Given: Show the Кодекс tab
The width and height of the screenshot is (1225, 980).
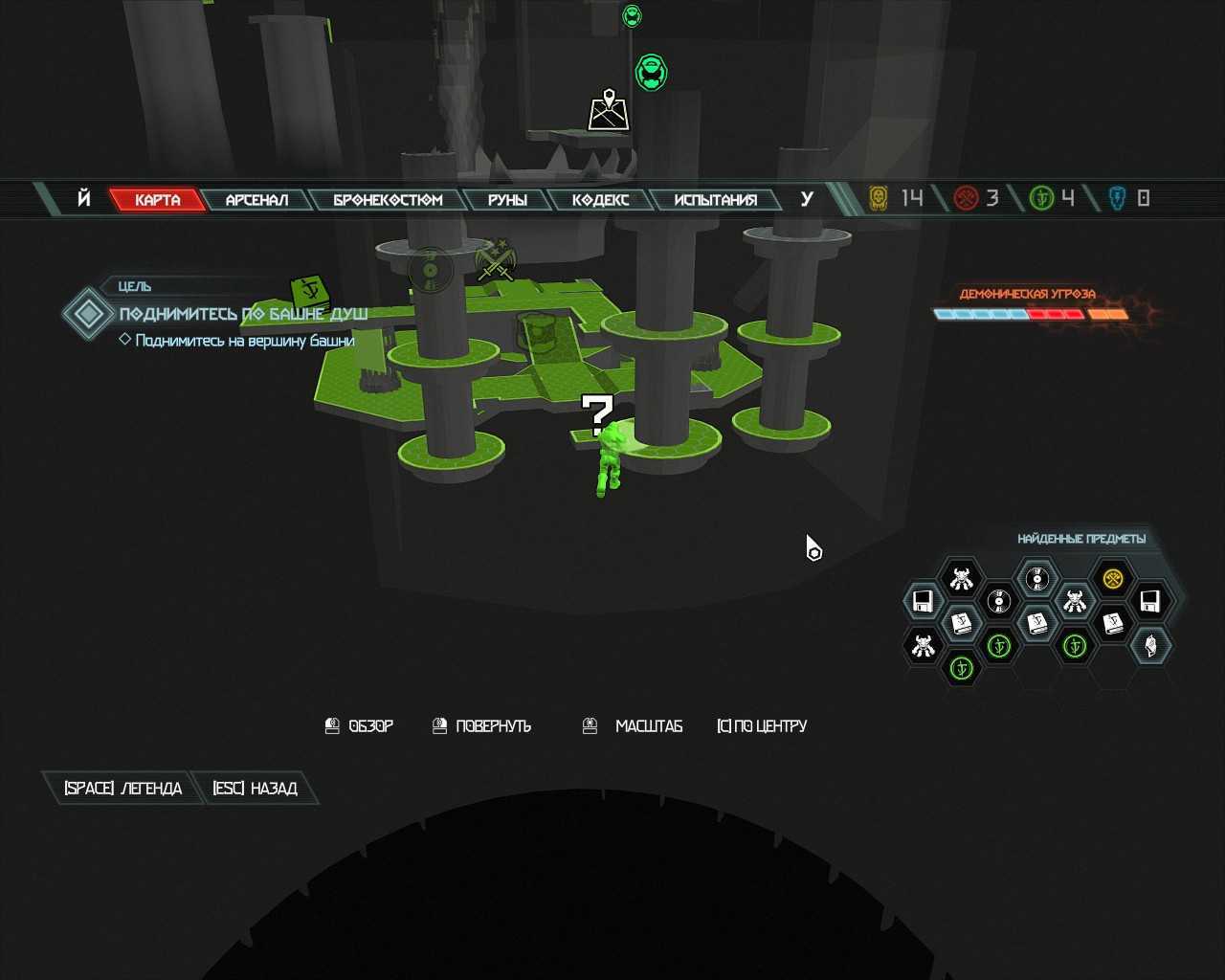Looking at the screenshot, I should 600,200.
